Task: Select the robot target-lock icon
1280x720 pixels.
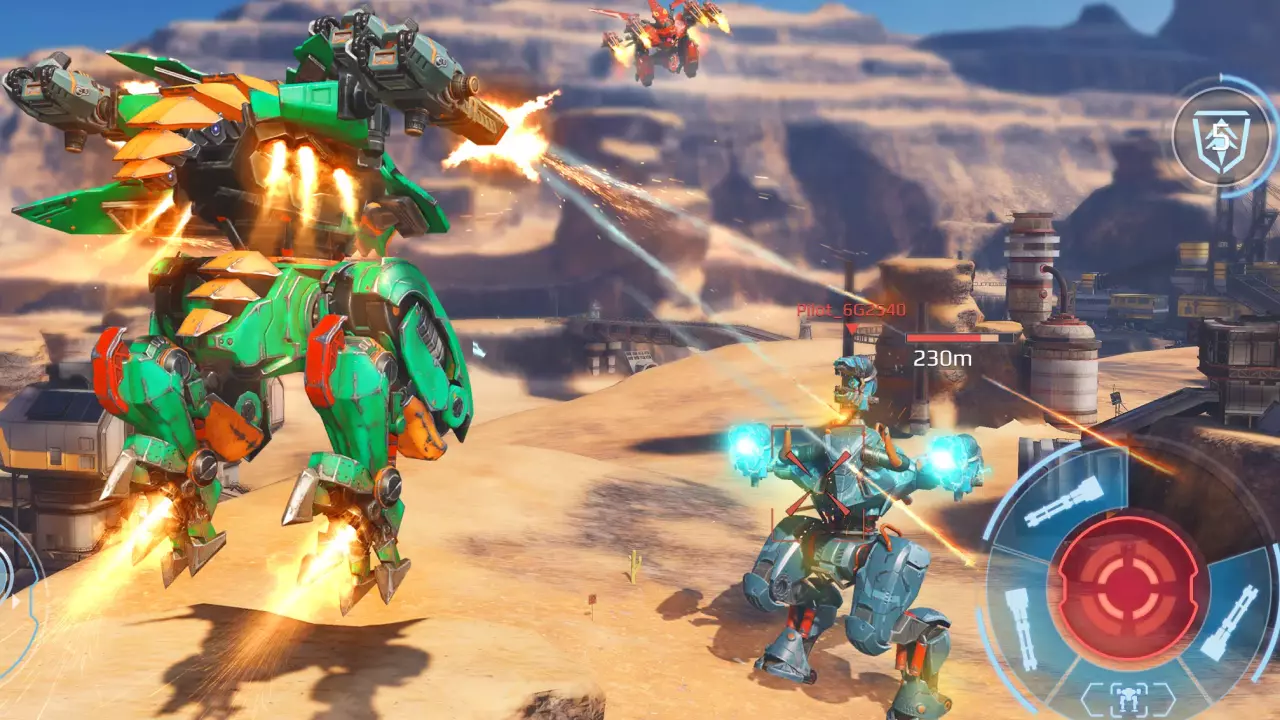Action: [x=1128, y=696]
